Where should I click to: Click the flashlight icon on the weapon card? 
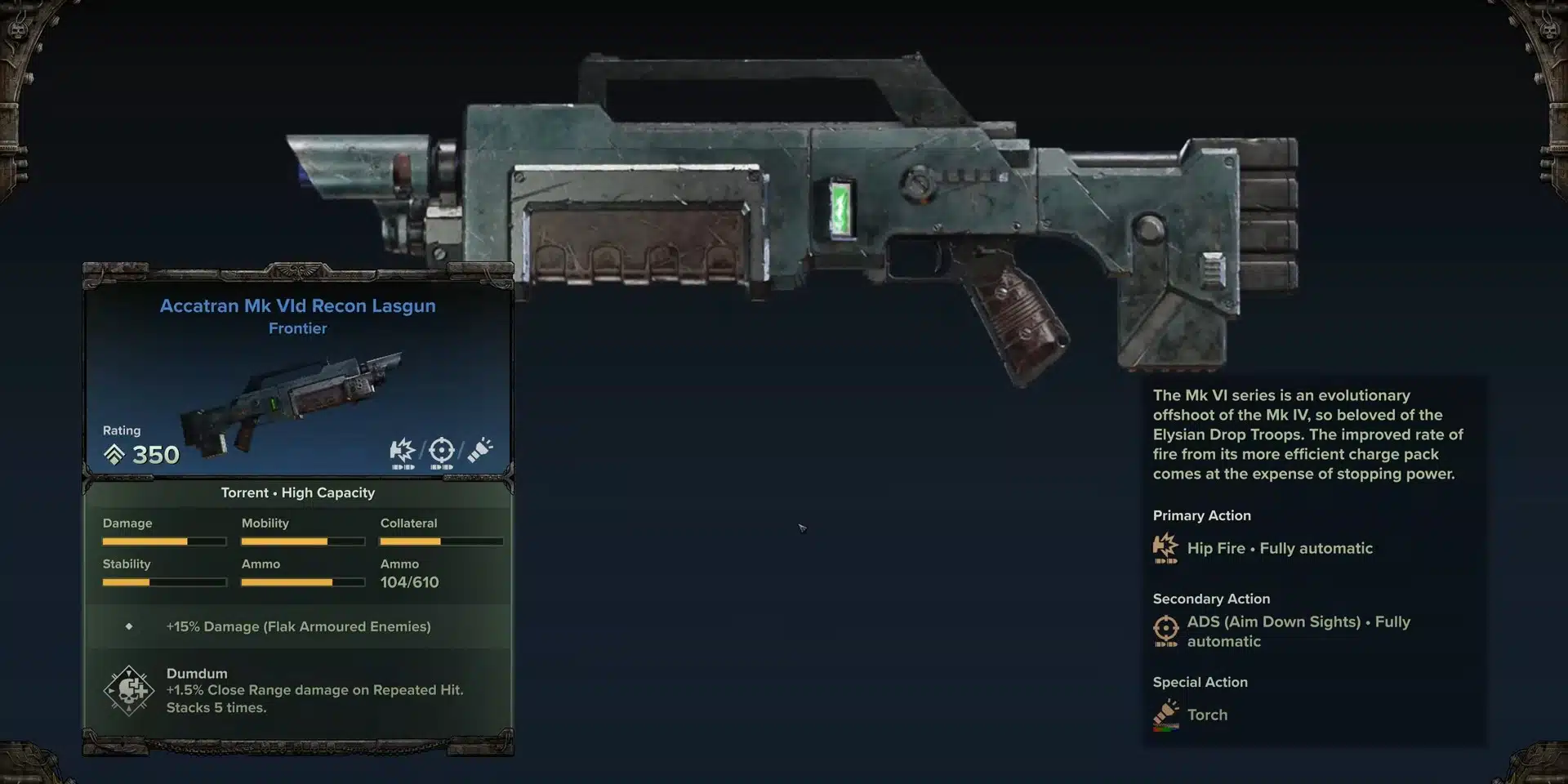(x=480, y=451)
